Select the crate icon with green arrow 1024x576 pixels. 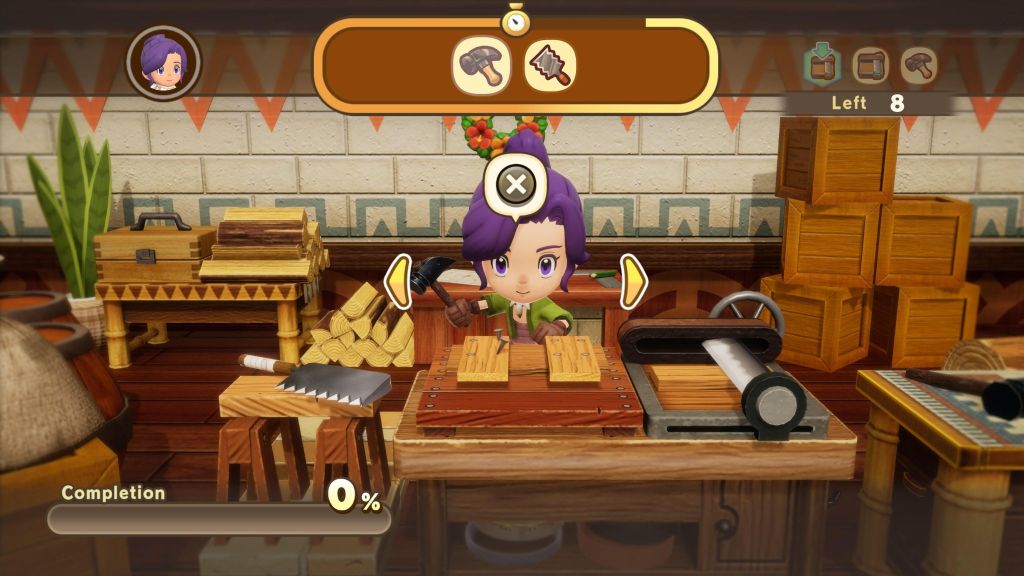(822, 65)
